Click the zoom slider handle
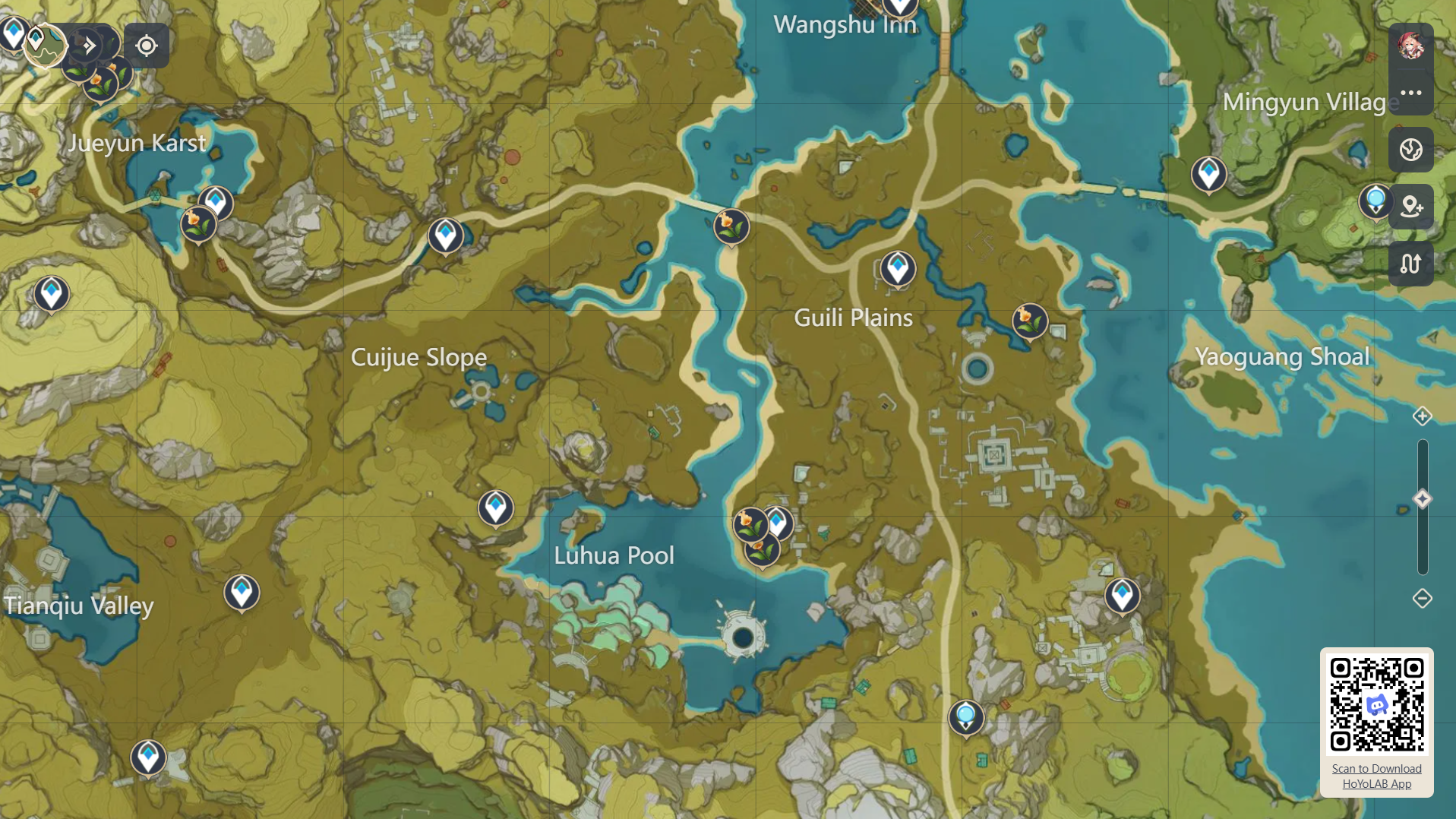The image size is (1456, 819). pyautogui.click(x=1422, y=499)
